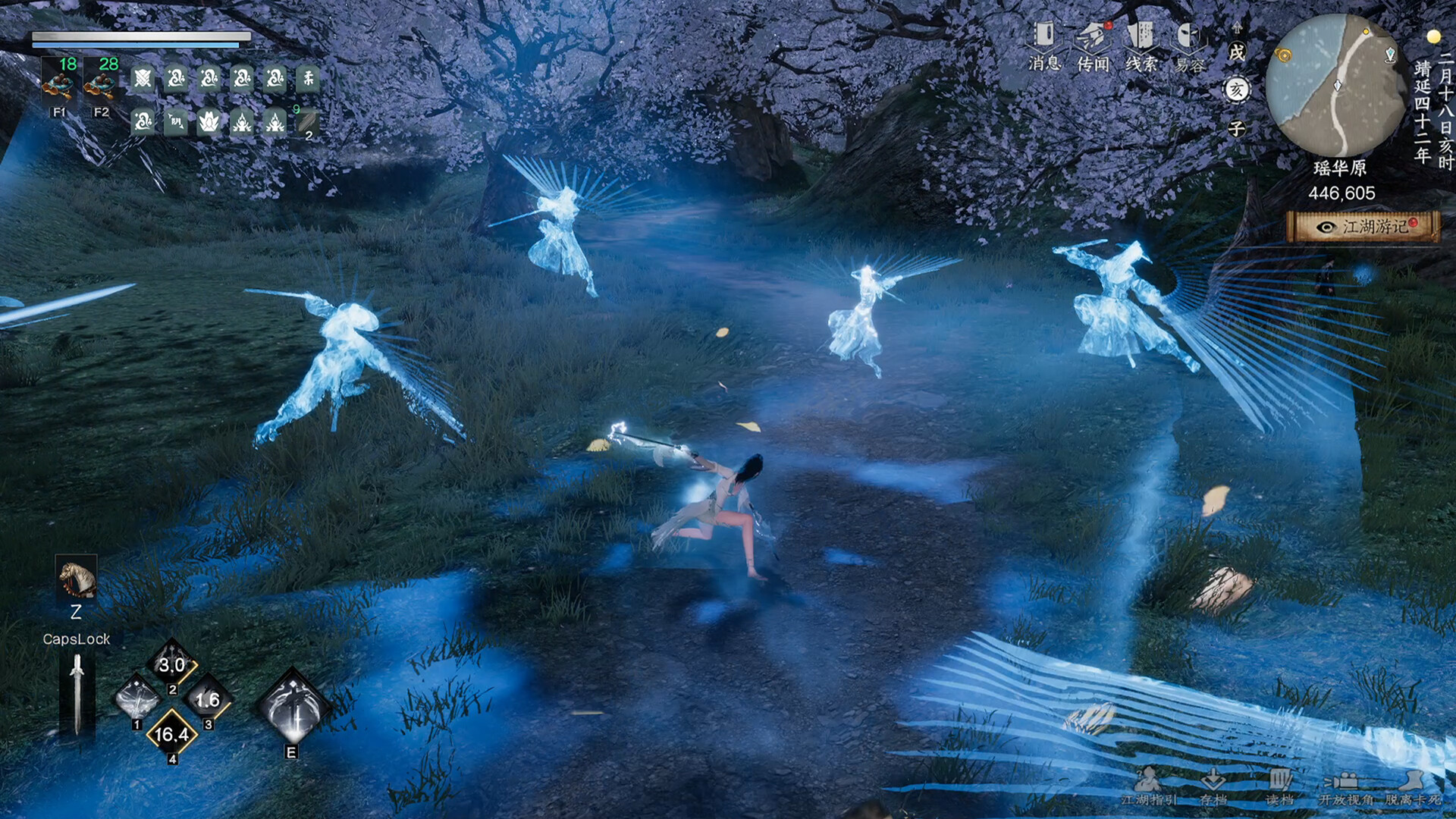This screenshot has height=819, width=1456.
Task: Activate the skill showing 3.0 cooldown
Action: (x=172, y=664)
